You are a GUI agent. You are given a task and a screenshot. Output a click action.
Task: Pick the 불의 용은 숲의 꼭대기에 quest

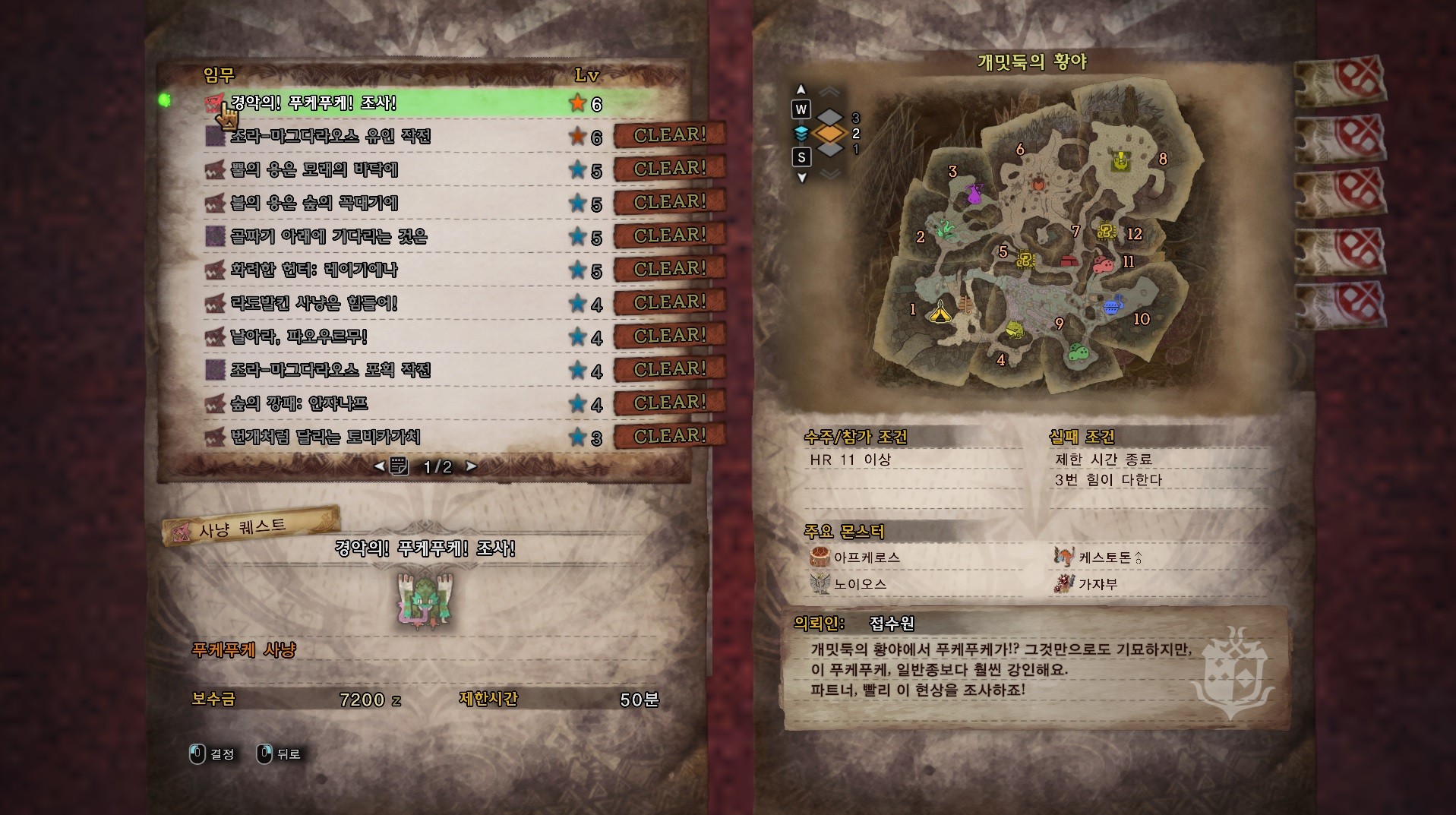point(314,203)
